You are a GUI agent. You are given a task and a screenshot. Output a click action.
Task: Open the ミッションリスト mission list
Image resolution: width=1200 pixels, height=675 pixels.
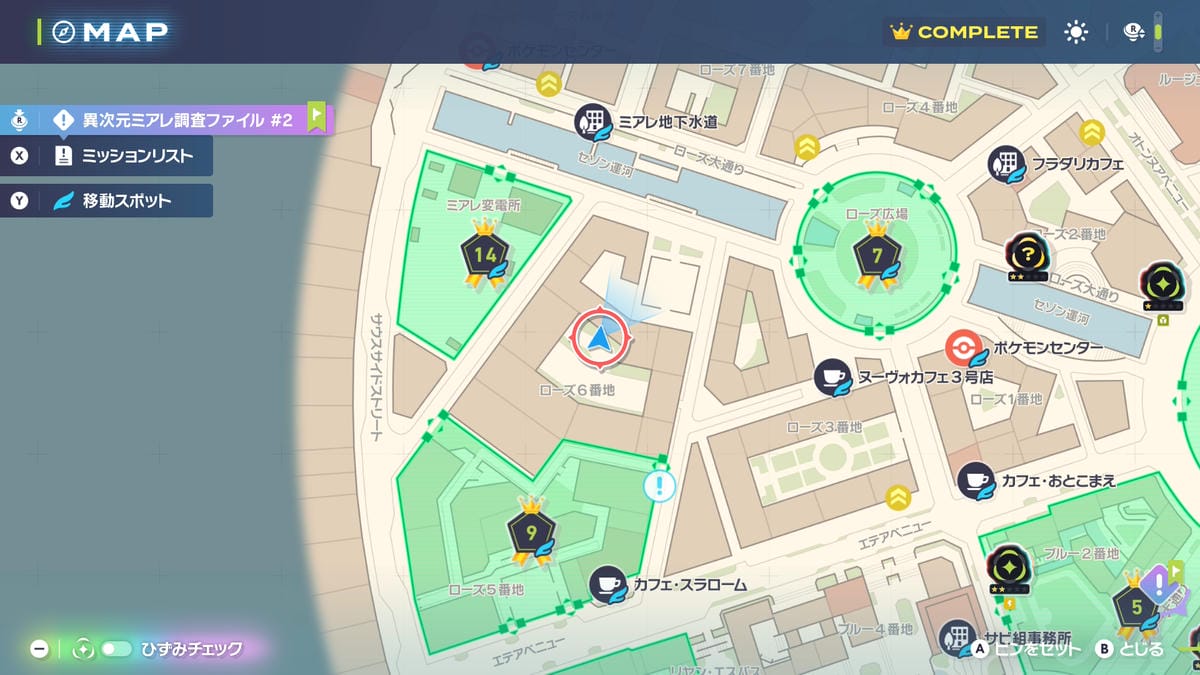[x=122, y=155]
